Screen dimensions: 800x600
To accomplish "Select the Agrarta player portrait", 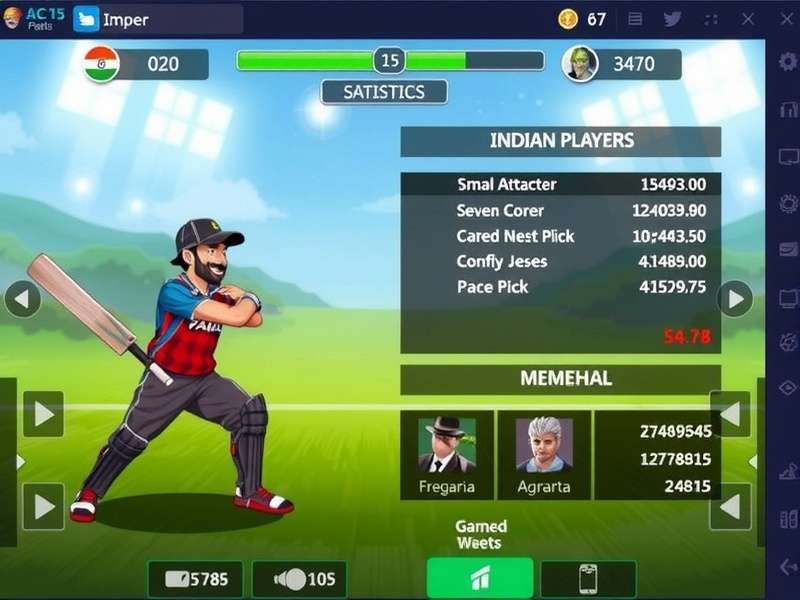I will [544, 445].
